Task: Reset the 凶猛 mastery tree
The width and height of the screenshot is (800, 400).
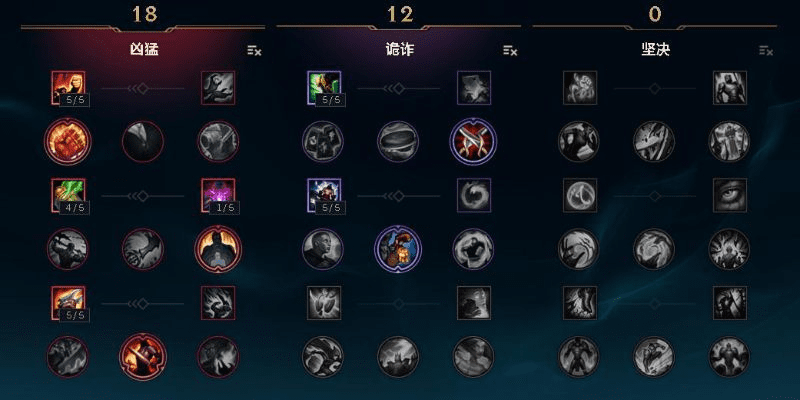Action: 254,50
